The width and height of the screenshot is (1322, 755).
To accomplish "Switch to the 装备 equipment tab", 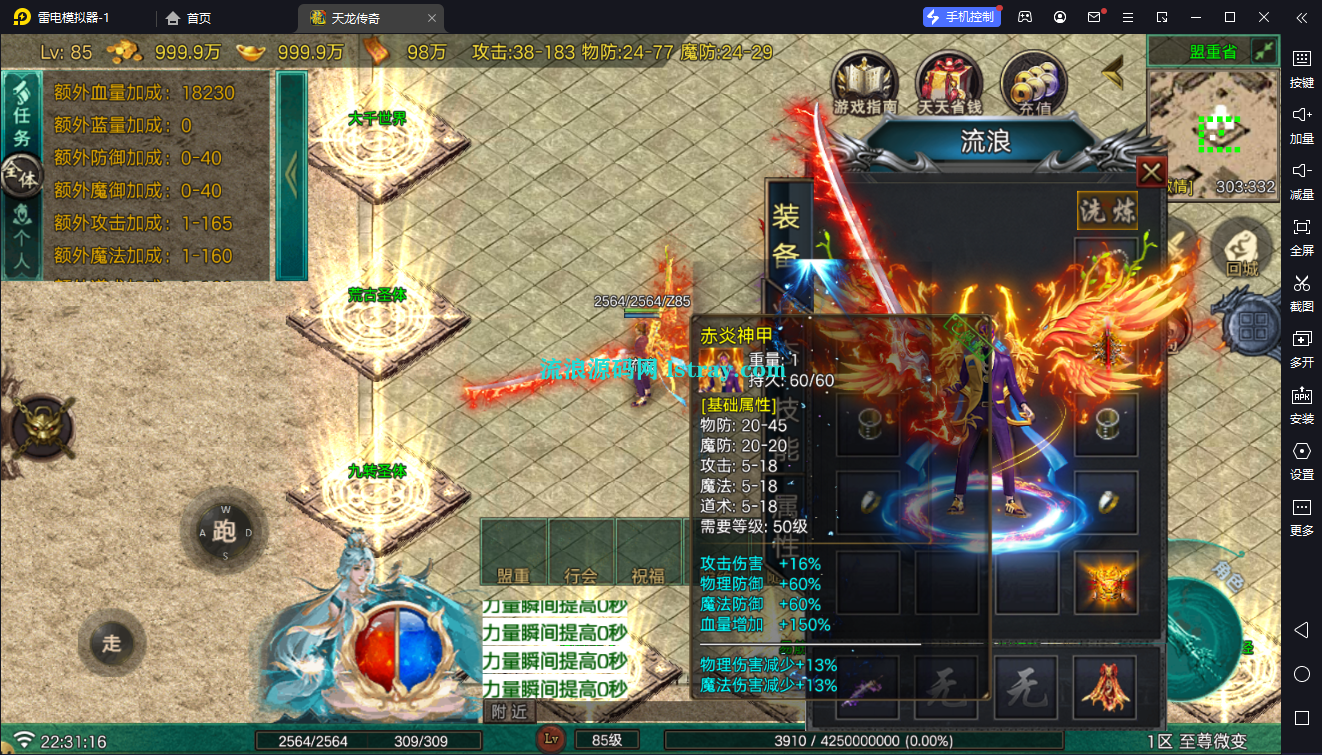I will (x=786, y=234).
